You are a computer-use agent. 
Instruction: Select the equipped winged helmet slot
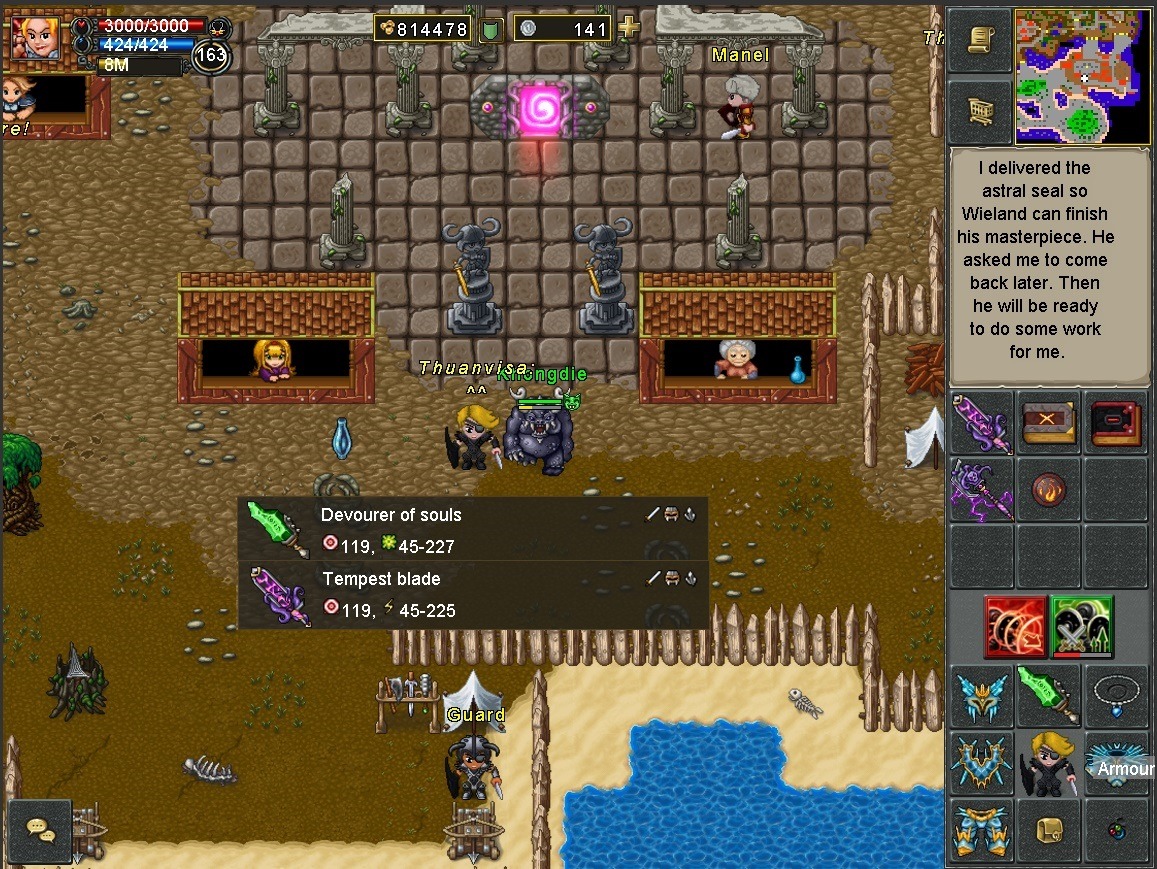pyautogui.click(x=981, y=696)
